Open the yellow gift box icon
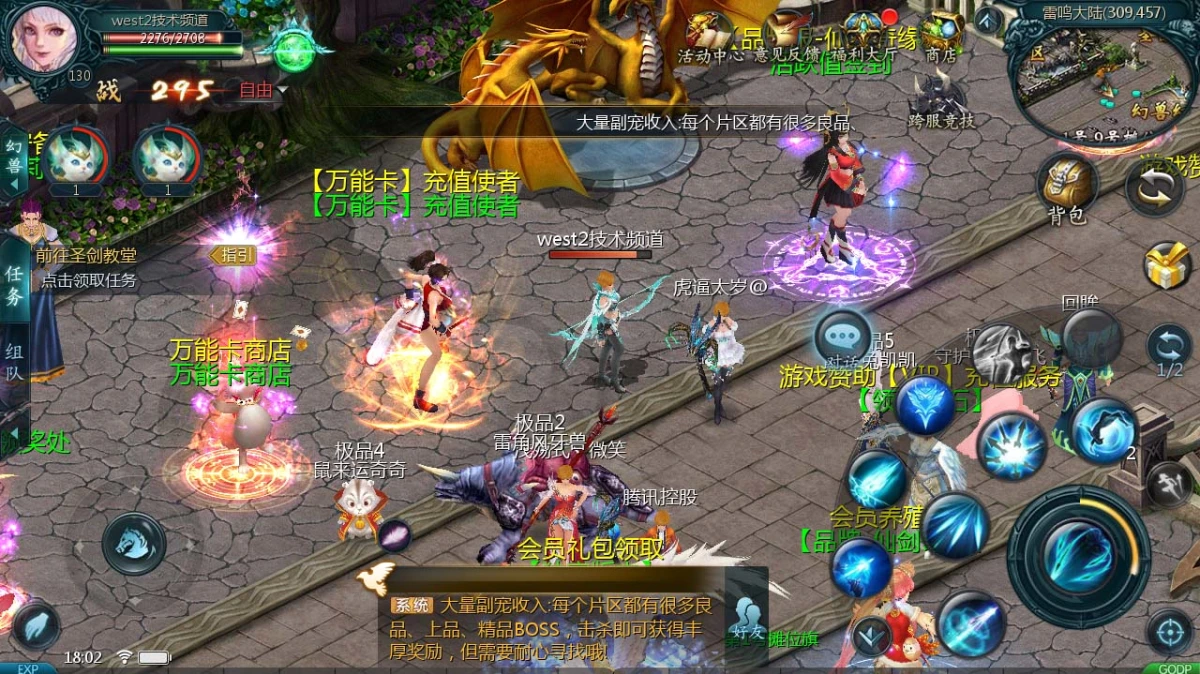This screenshot has height=674, width=1200. (1167, 265)
